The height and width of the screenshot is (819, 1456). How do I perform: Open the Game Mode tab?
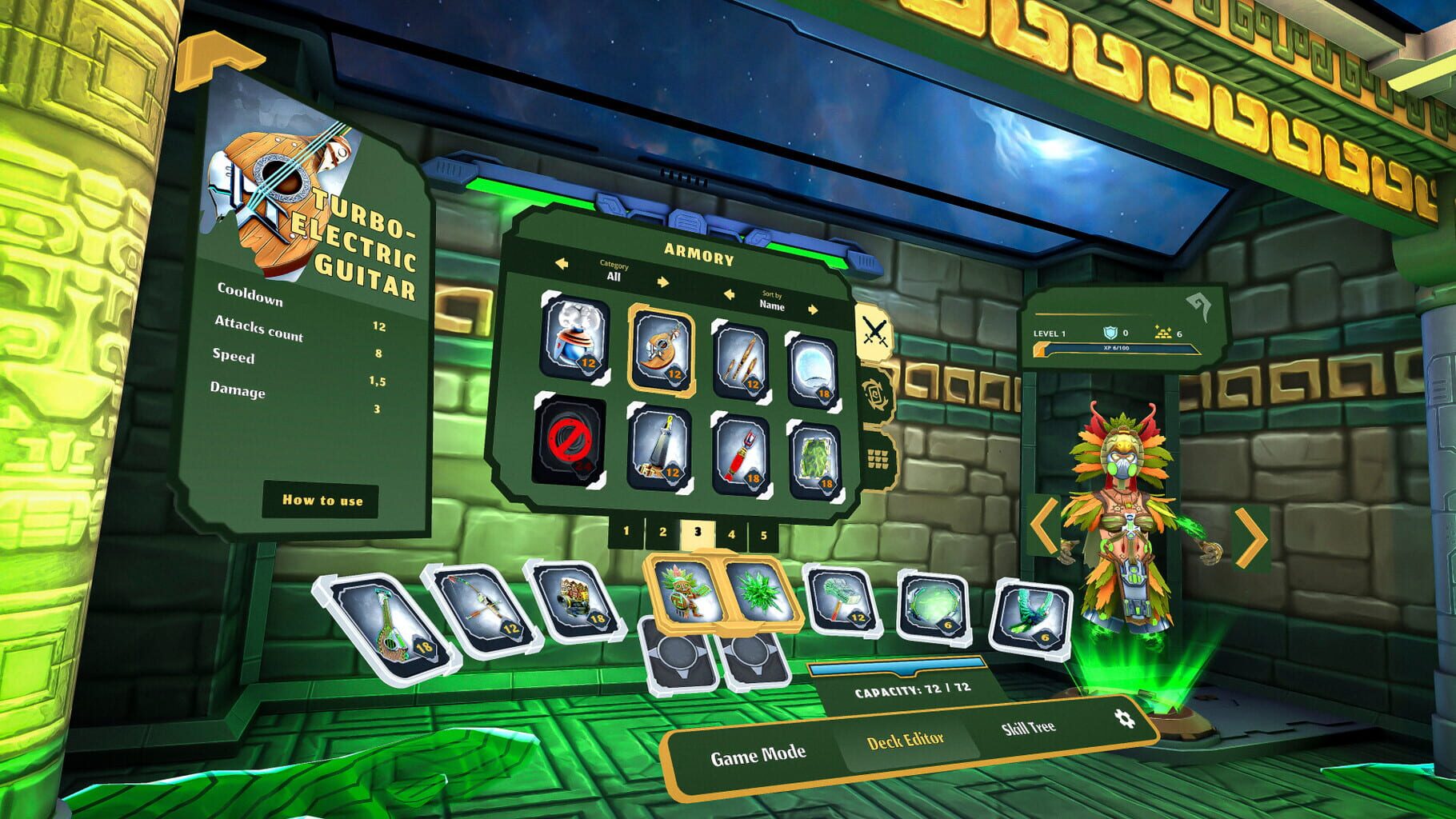(x=758, y=751)
